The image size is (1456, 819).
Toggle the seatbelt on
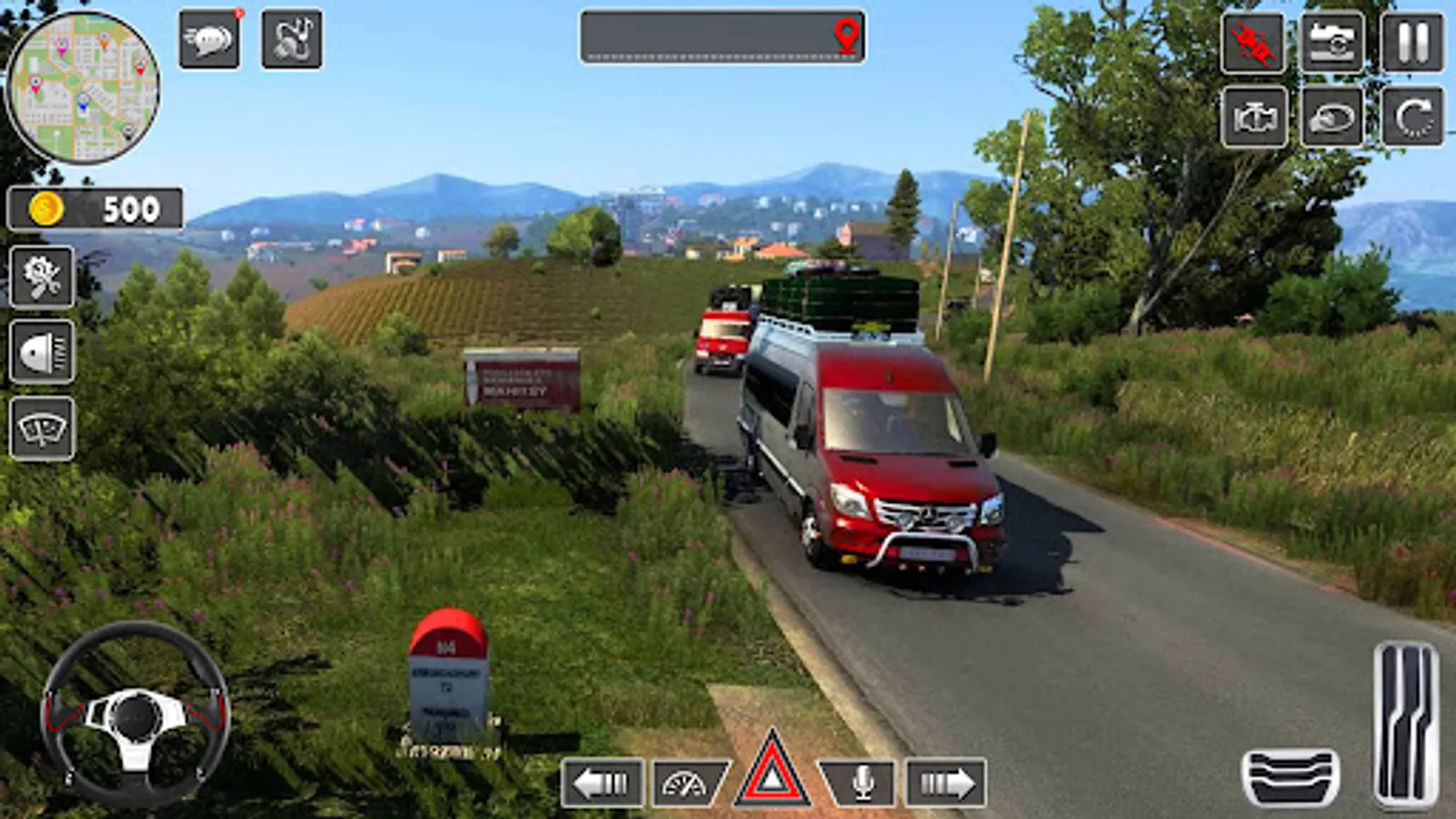coord(1251,41)
